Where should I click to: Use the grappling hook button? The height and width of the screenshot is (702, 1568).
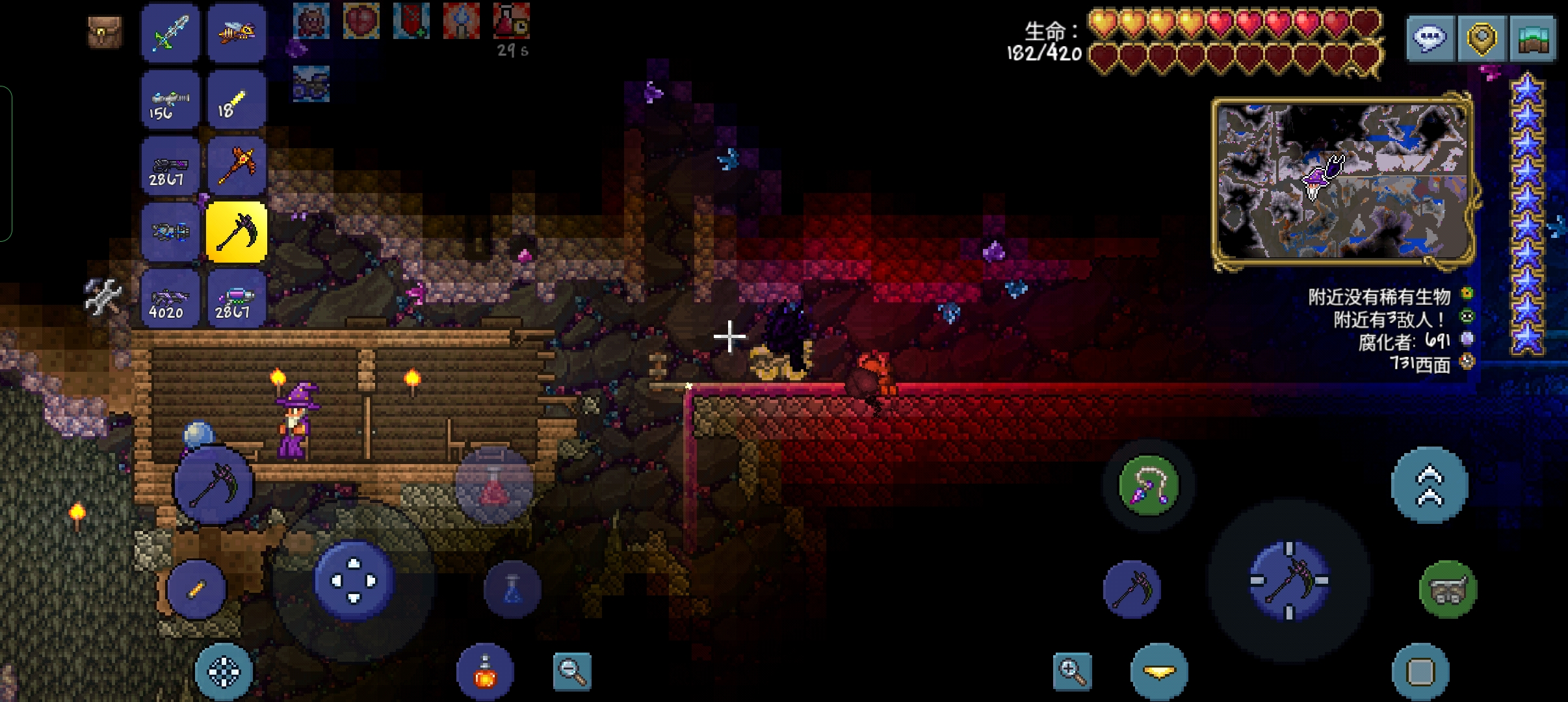(1149, 486)
